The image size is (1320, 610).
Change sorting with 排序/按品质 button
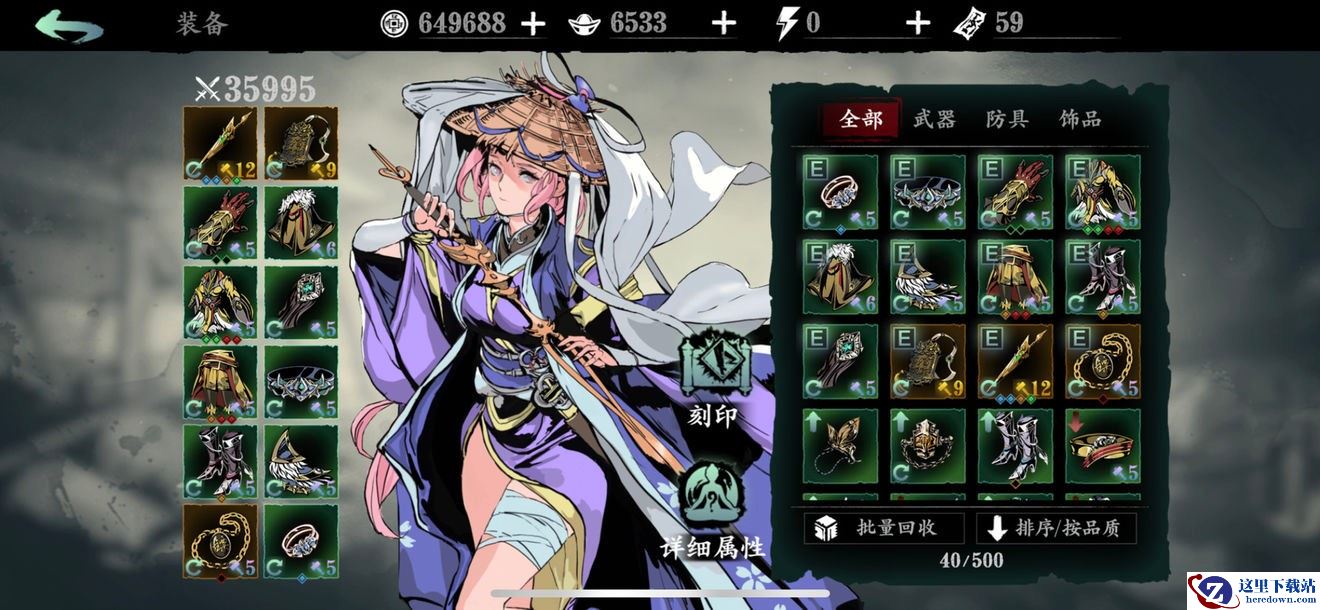(1056, 528)
